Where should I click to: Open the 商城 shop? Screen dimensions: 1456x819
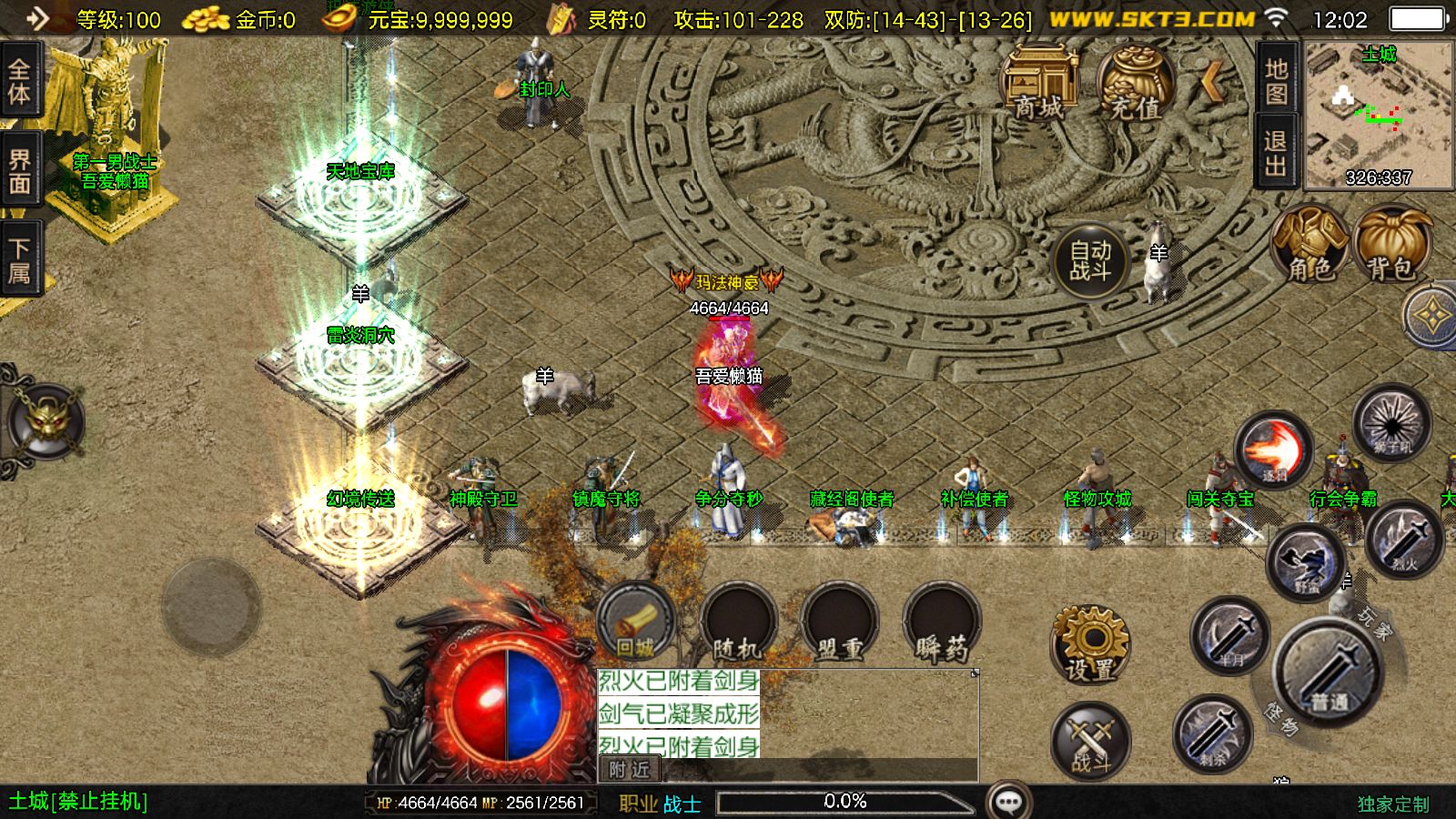(x=1038, y=84)
